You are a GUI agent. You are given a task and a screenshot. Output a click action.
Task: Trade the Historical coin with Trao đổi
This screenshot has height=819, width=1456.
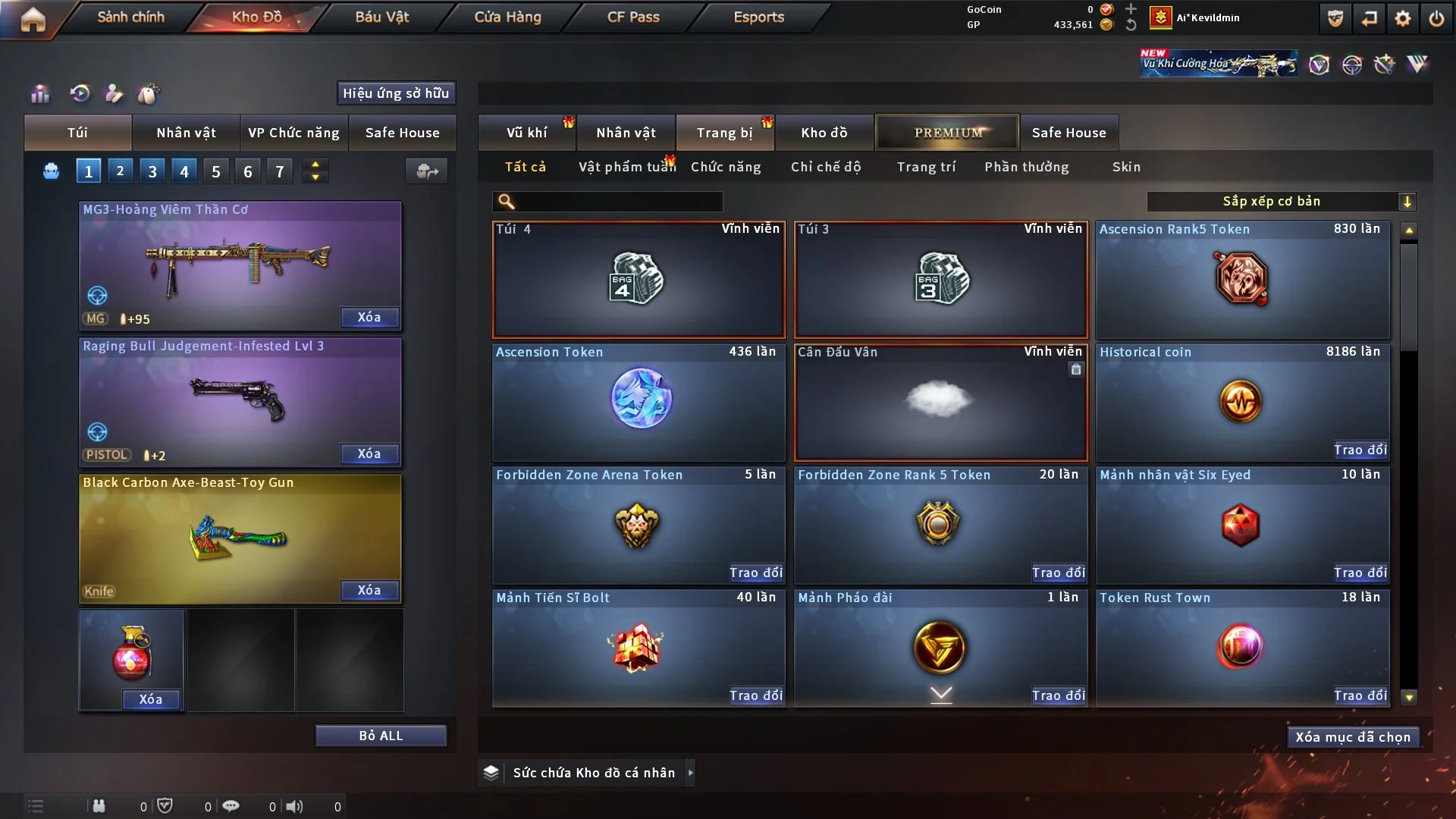click(x=1360, y=450)
